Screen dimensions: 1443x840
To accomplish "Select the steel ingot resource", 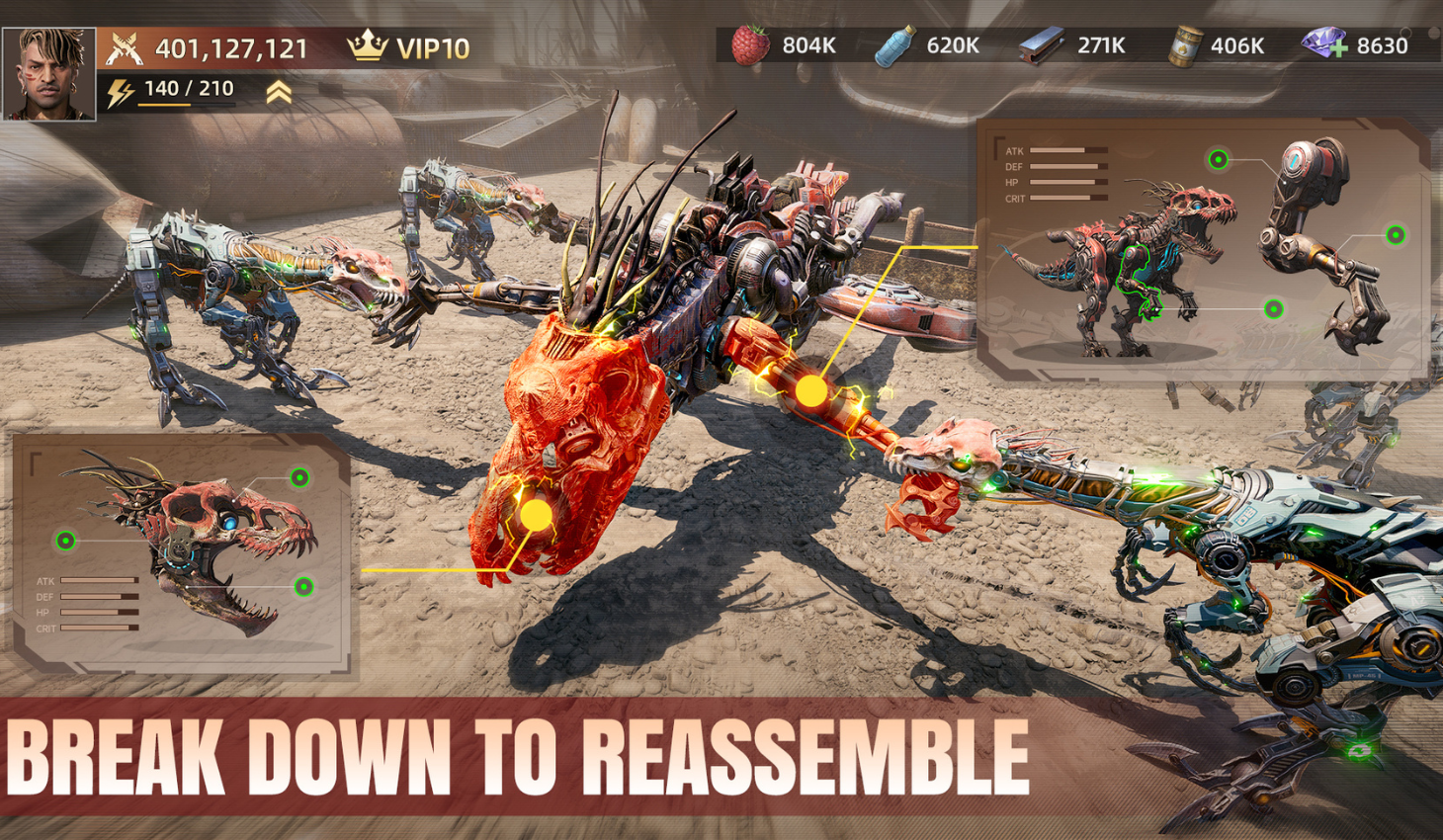I will pyautogui.click(x=1041, y=45).
